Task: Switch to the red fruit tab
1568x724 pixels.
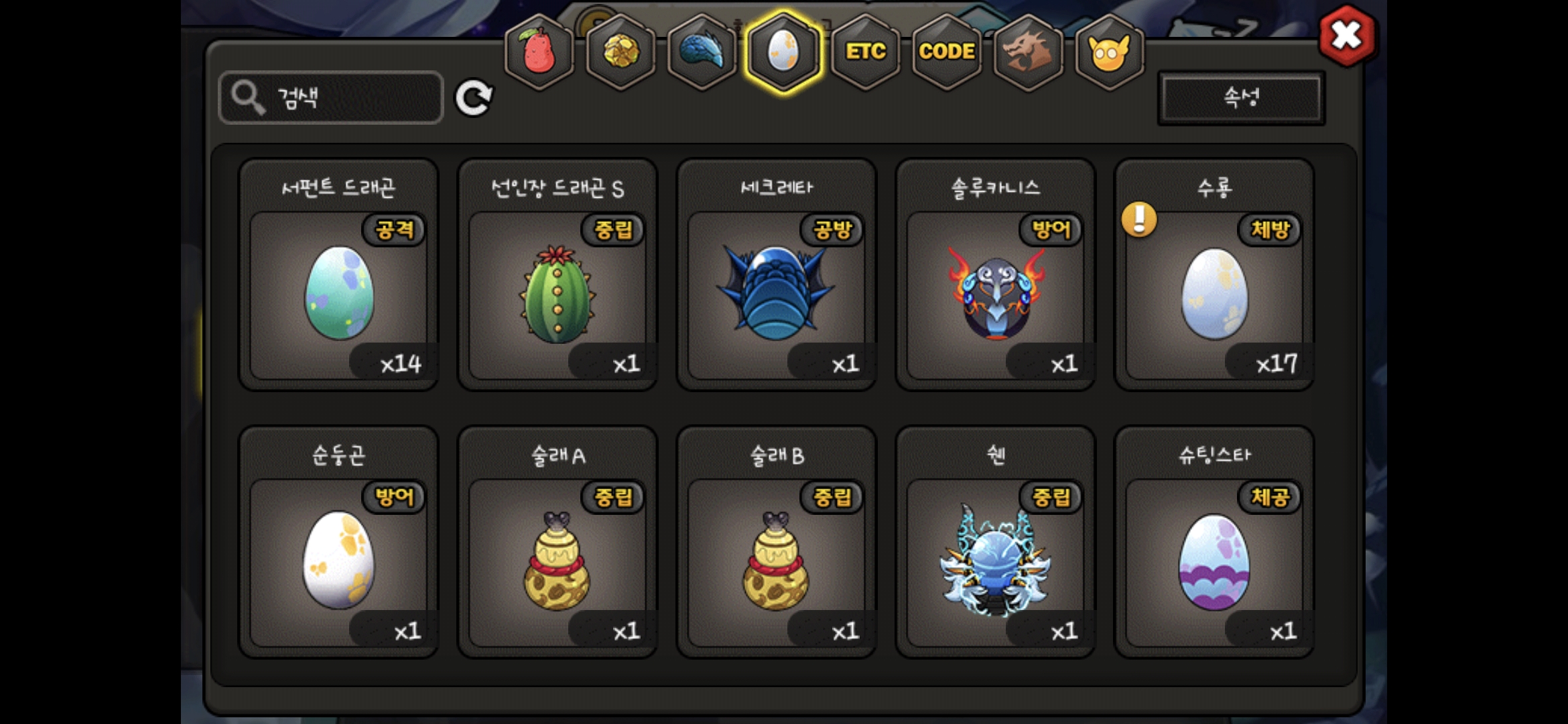Action: coord(539,52)
